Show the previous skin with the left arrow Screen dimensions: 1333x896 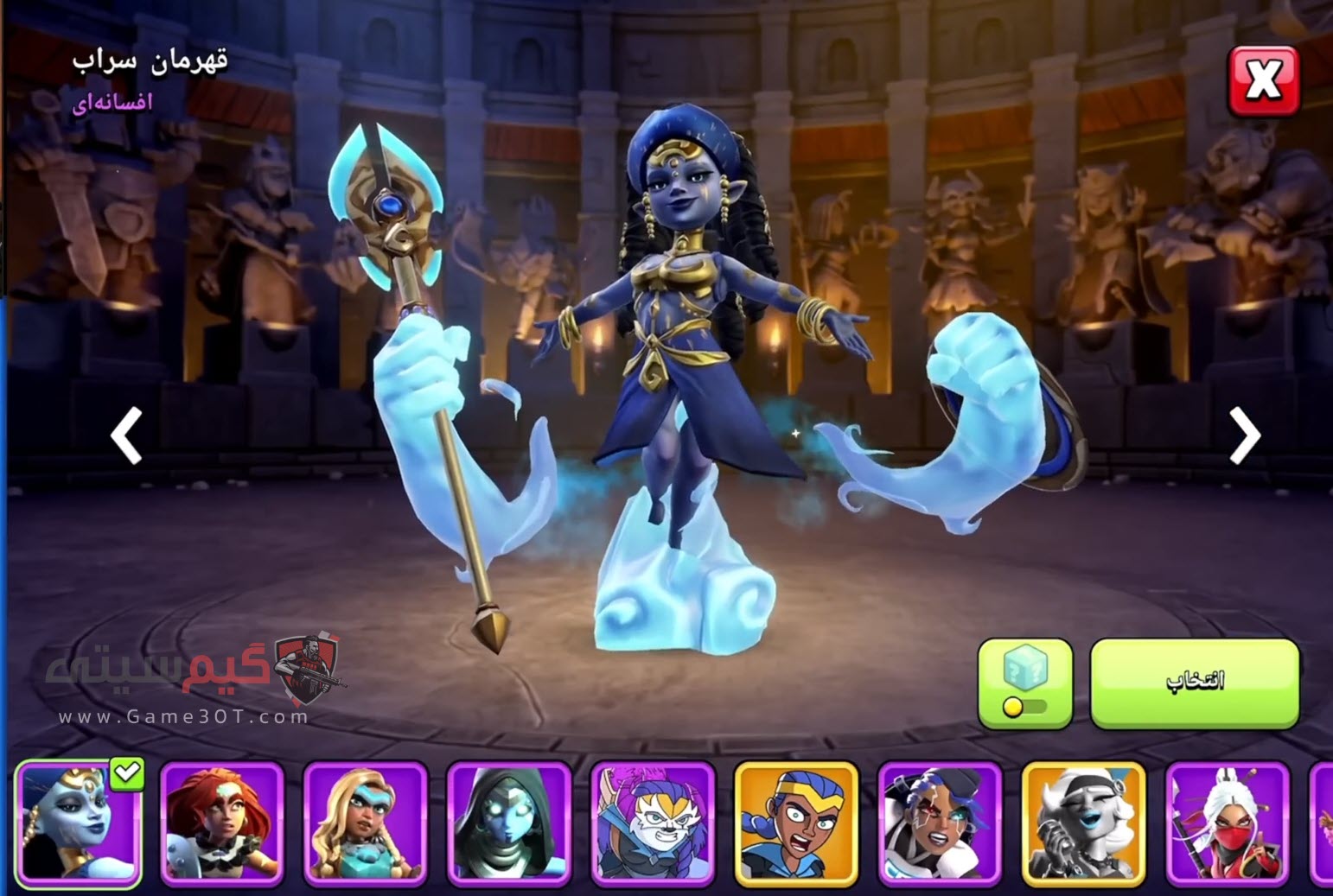(x=127, y=436)
